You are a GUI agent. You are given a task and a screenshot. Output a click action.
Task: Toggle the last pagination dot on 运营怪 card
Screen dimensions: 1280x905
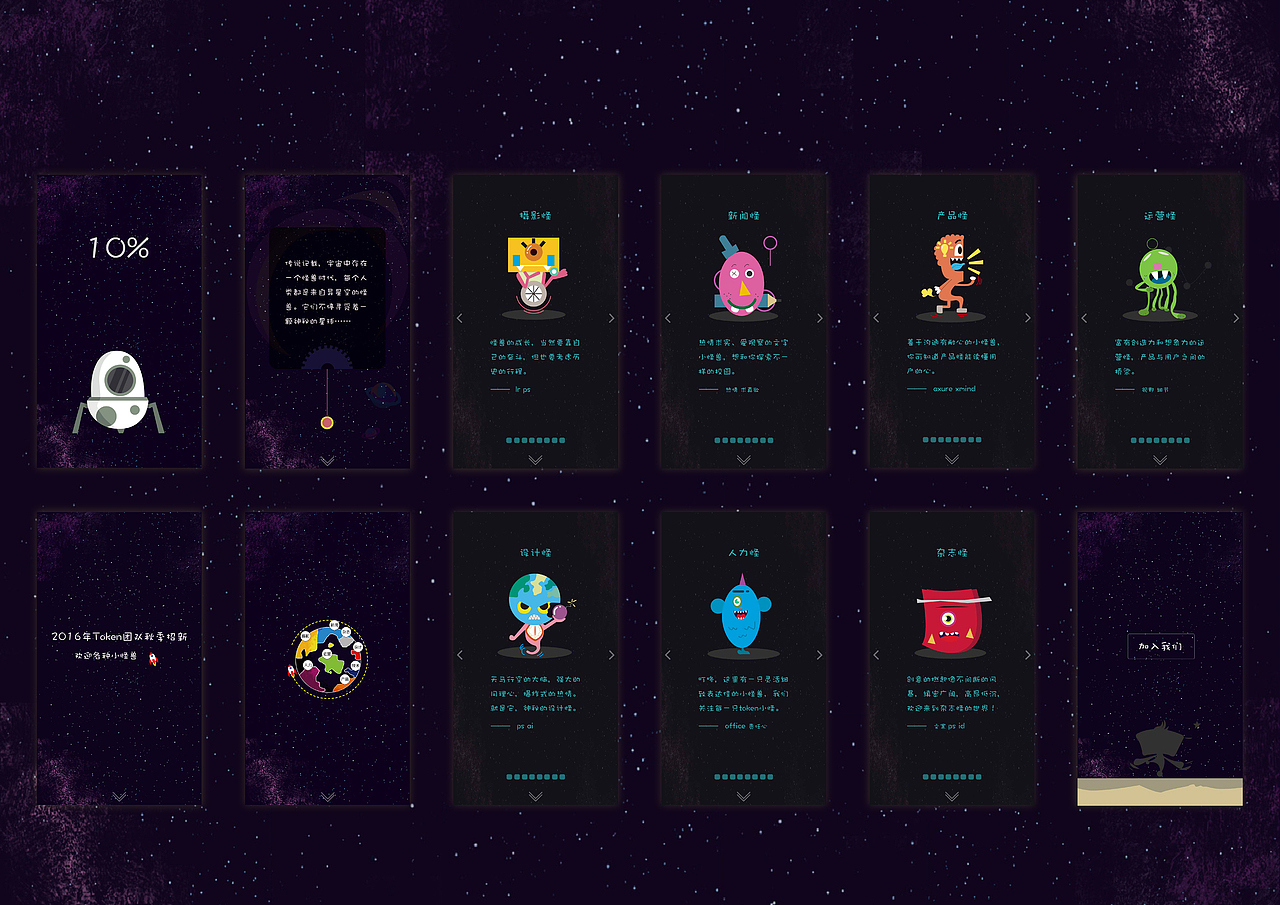1185,440
